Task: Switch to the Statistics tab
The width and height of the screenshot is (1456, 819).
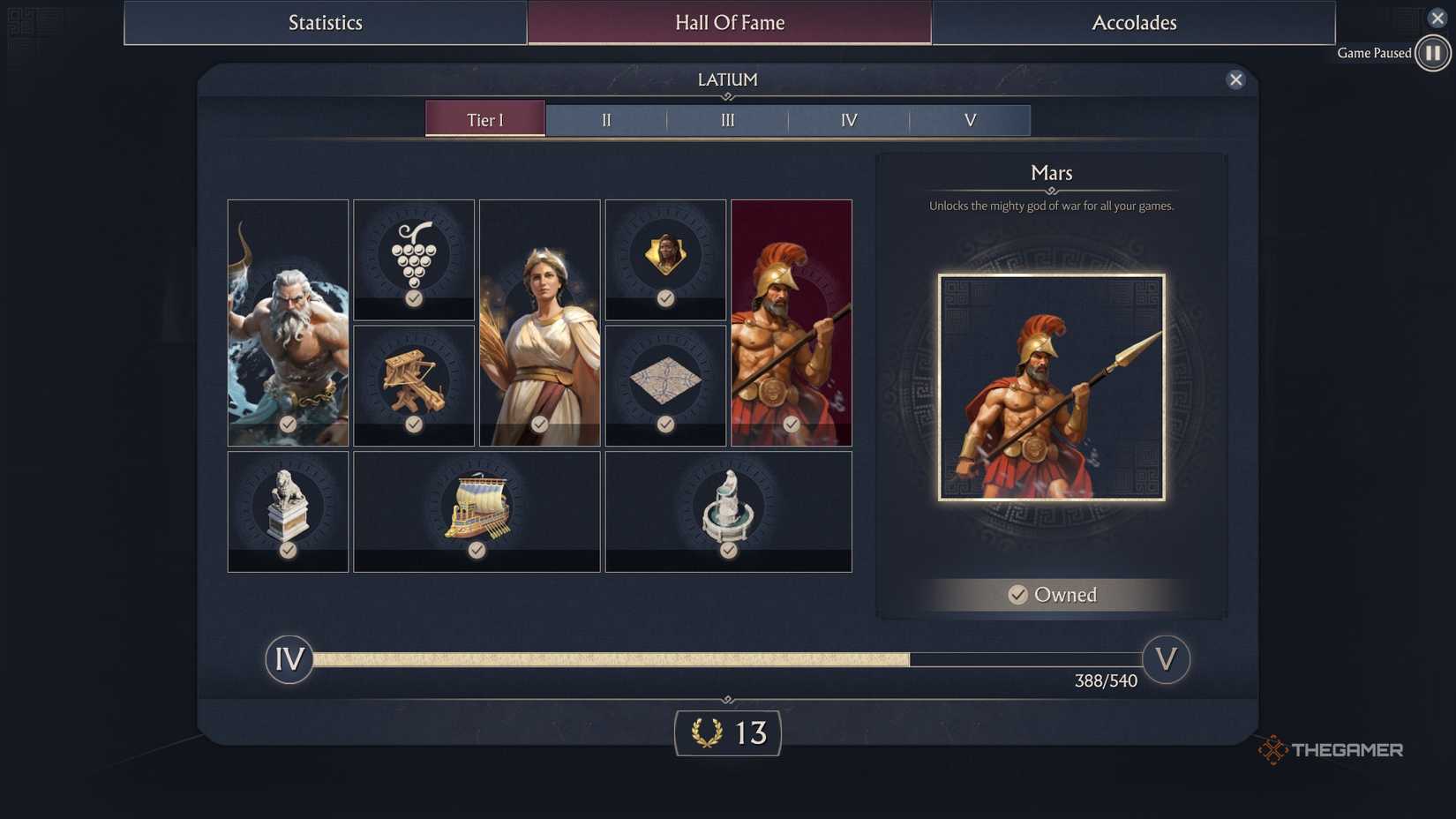Action: pos(325,22)
